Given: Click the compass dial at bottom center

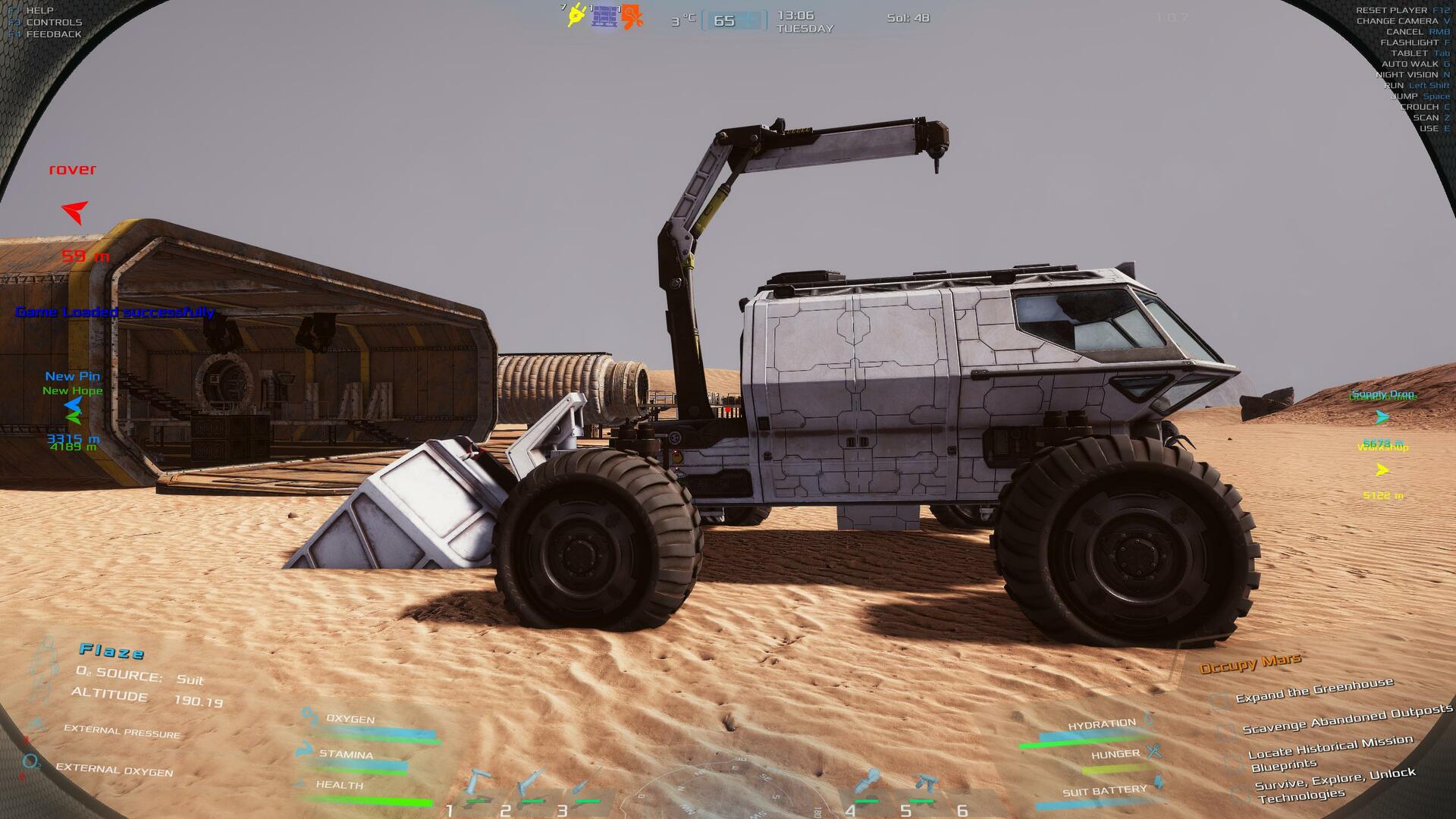Looking at the screenshot, I should 726,789.
